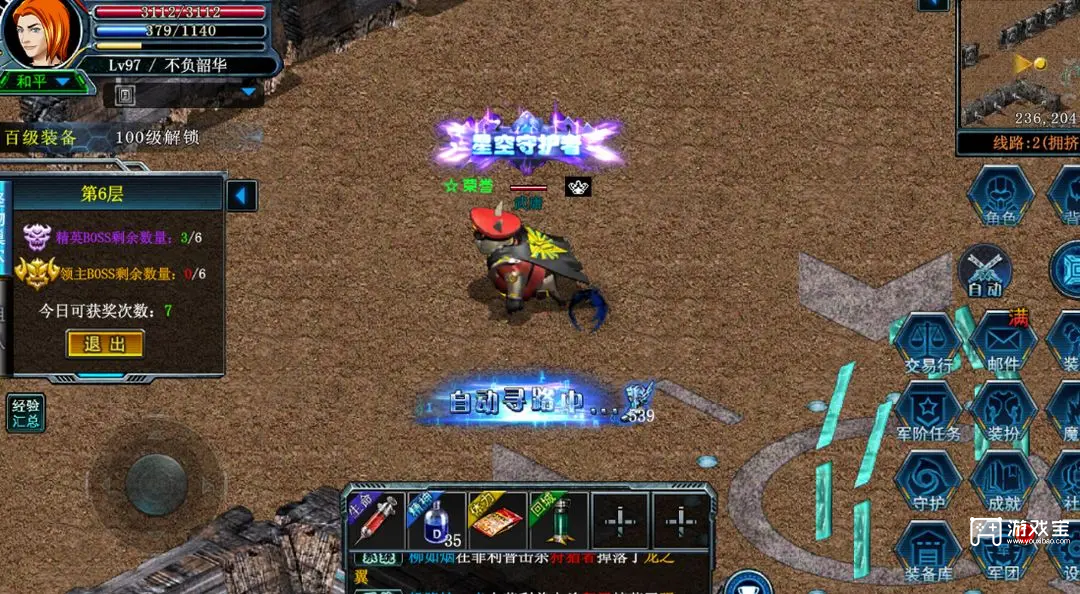The width and height of the screenshot is (1080, 594).
Task: Open the player character portrait
Action: click(x=42, y=34)
